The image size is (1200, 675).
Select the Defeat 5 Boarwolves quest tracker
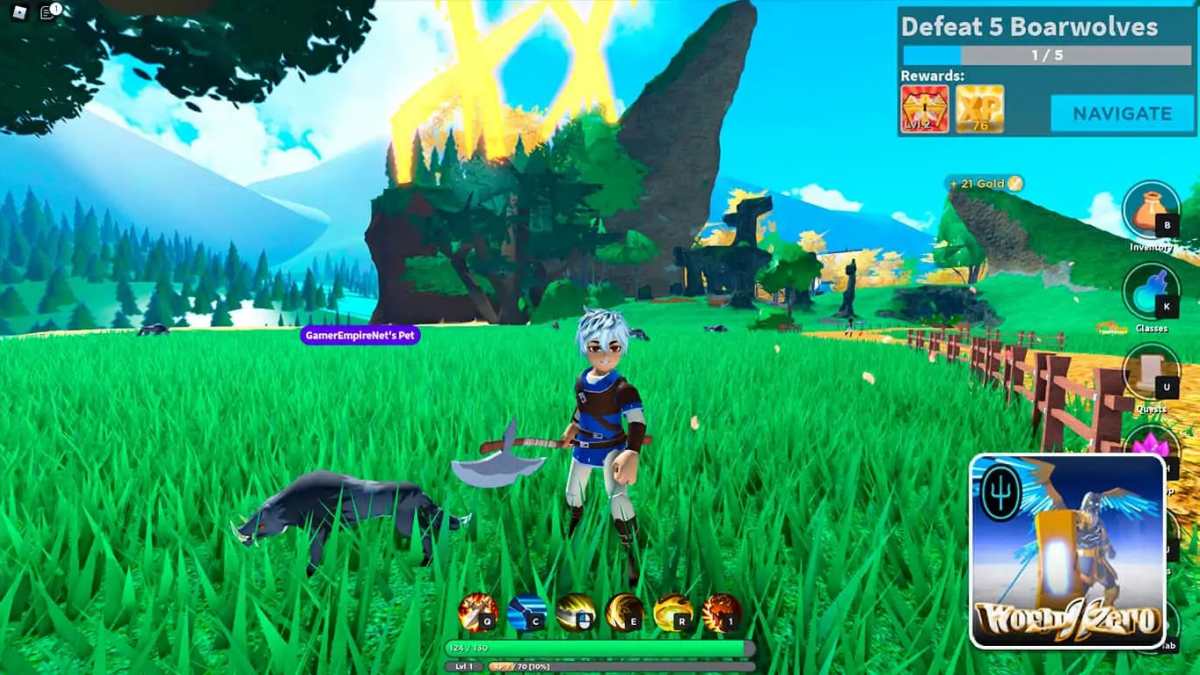(1029, 27)
